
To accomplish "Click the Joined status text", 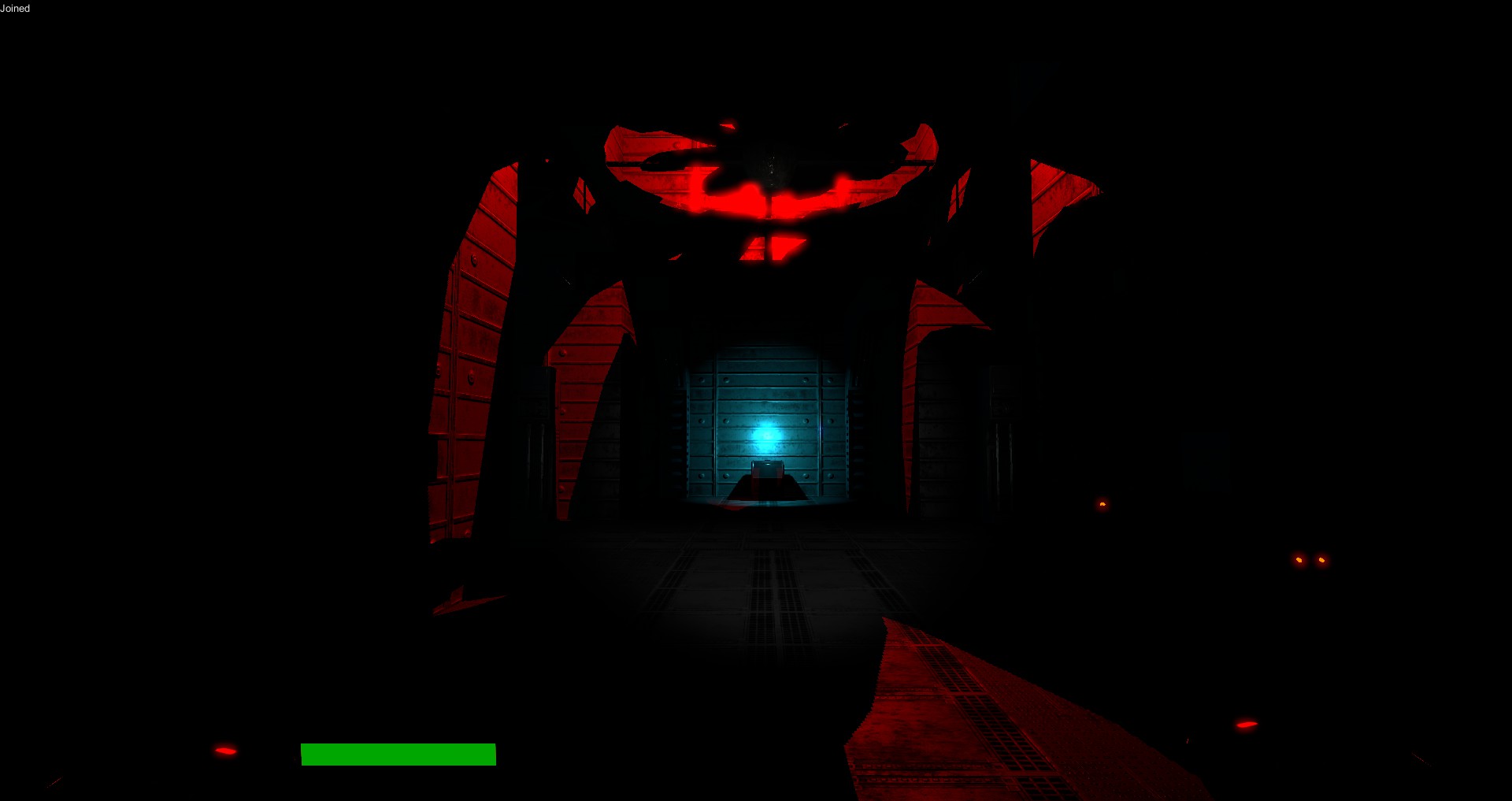I will click(x=15, y=9).
